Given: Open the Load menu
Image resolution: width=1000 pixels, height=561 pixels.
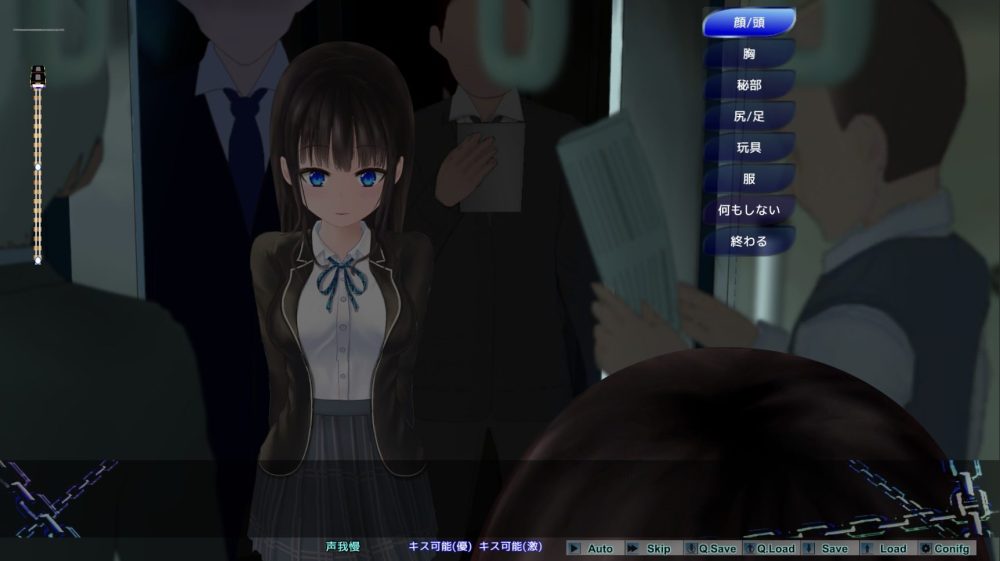Looking at the screenshot, I should coord(886,548).
